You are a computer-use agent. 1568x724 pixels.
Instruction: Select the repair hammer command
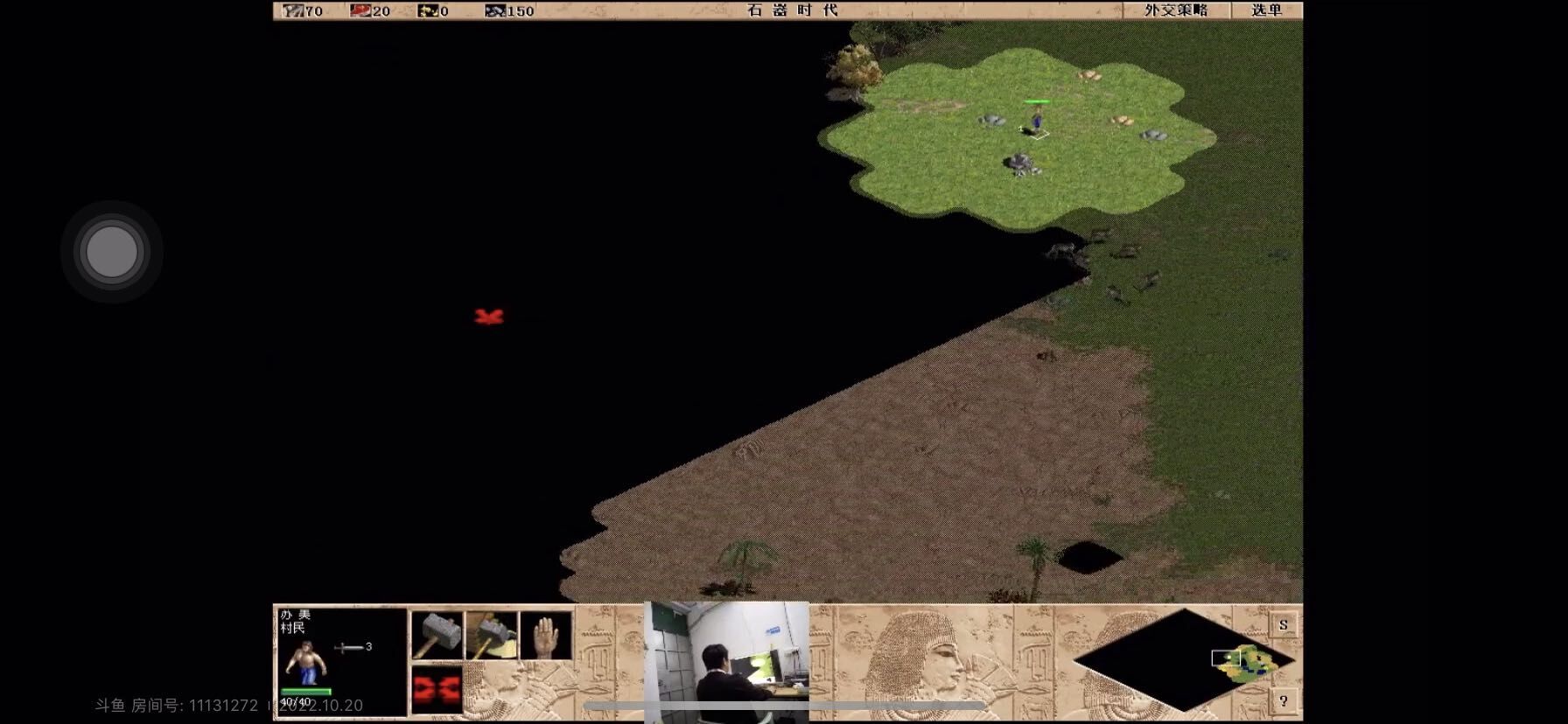491,635
